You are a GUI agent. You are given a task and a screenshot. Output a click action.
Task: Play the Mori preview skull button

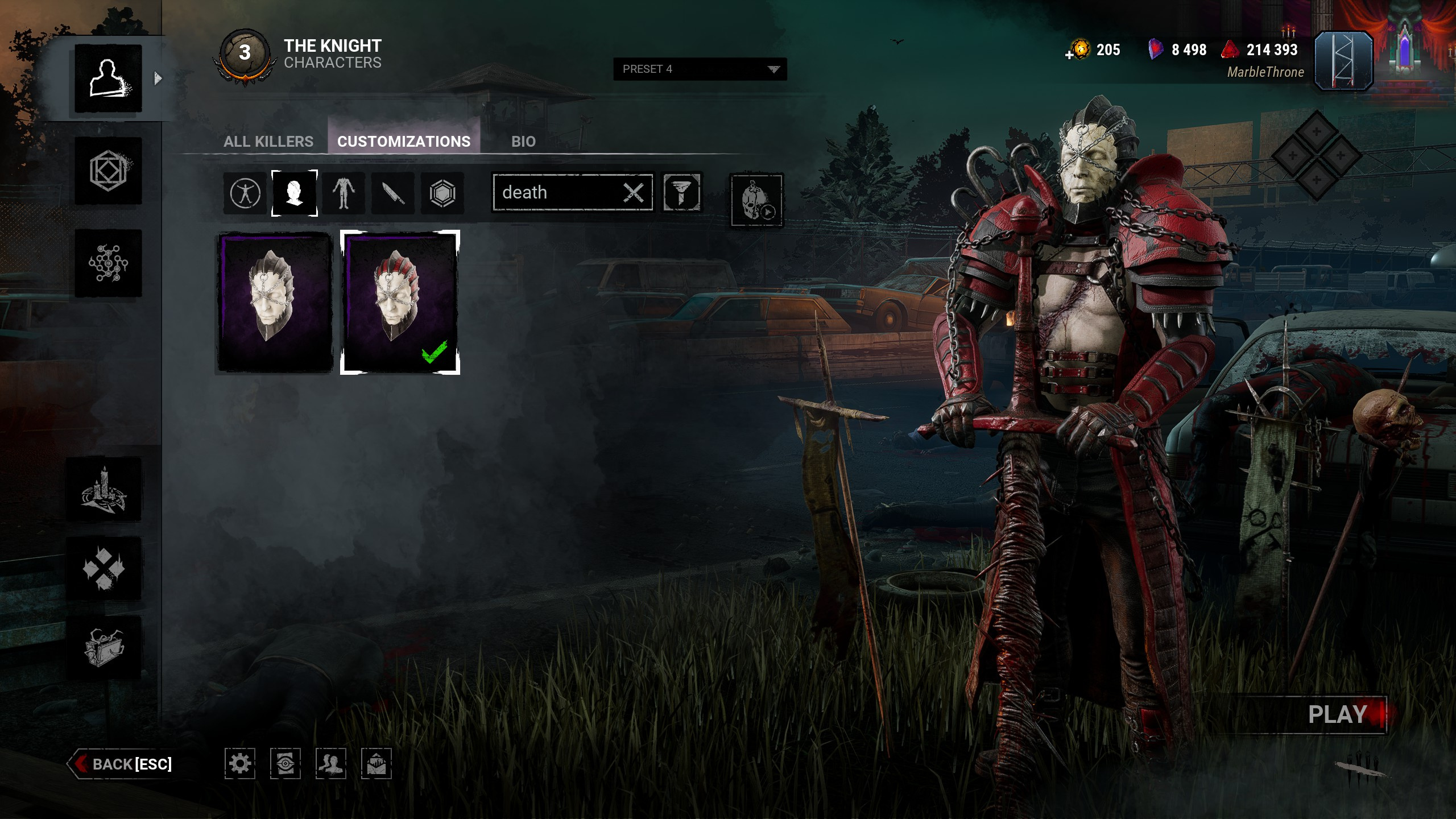click(x=756, y=200)
